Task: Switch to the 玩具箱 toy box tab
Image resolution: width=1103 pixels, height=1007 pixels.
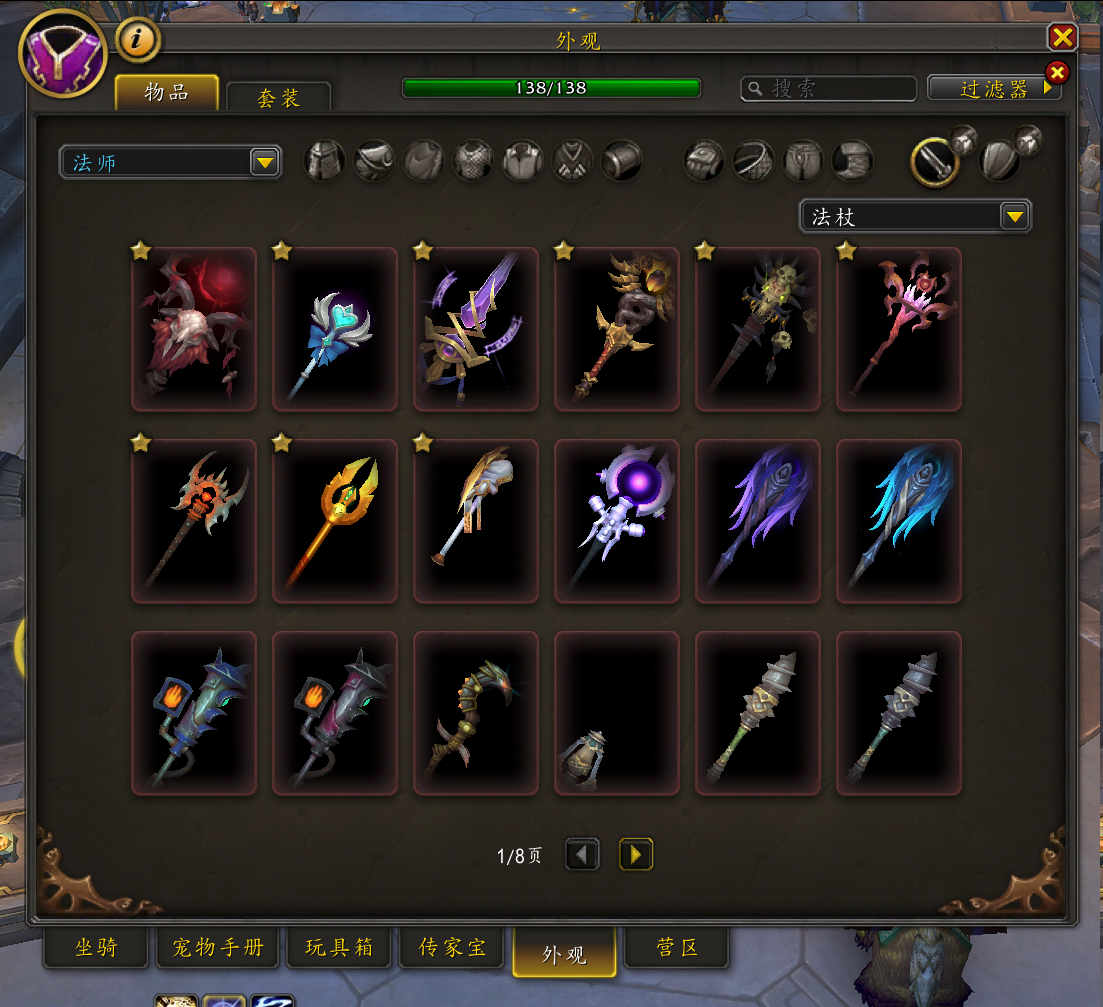Action: (339, 948)
